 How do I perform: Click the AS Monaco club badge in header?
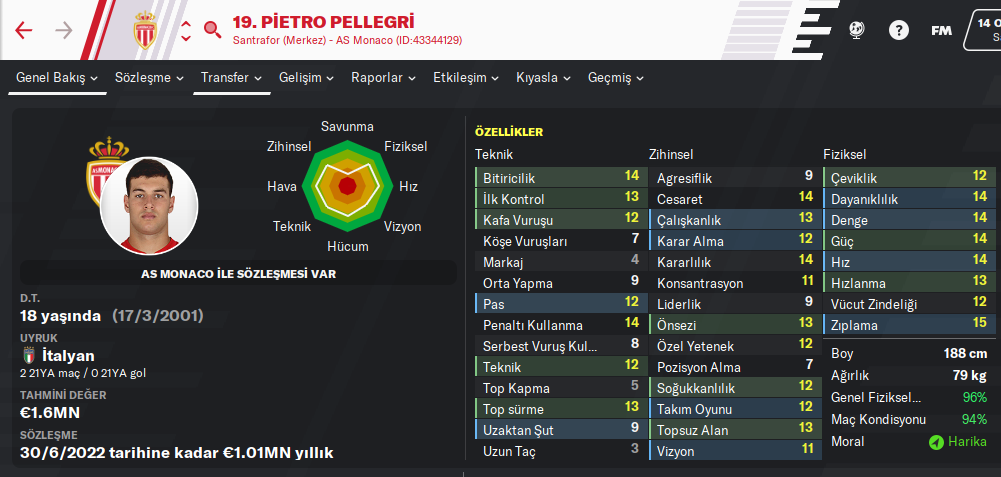147,30
